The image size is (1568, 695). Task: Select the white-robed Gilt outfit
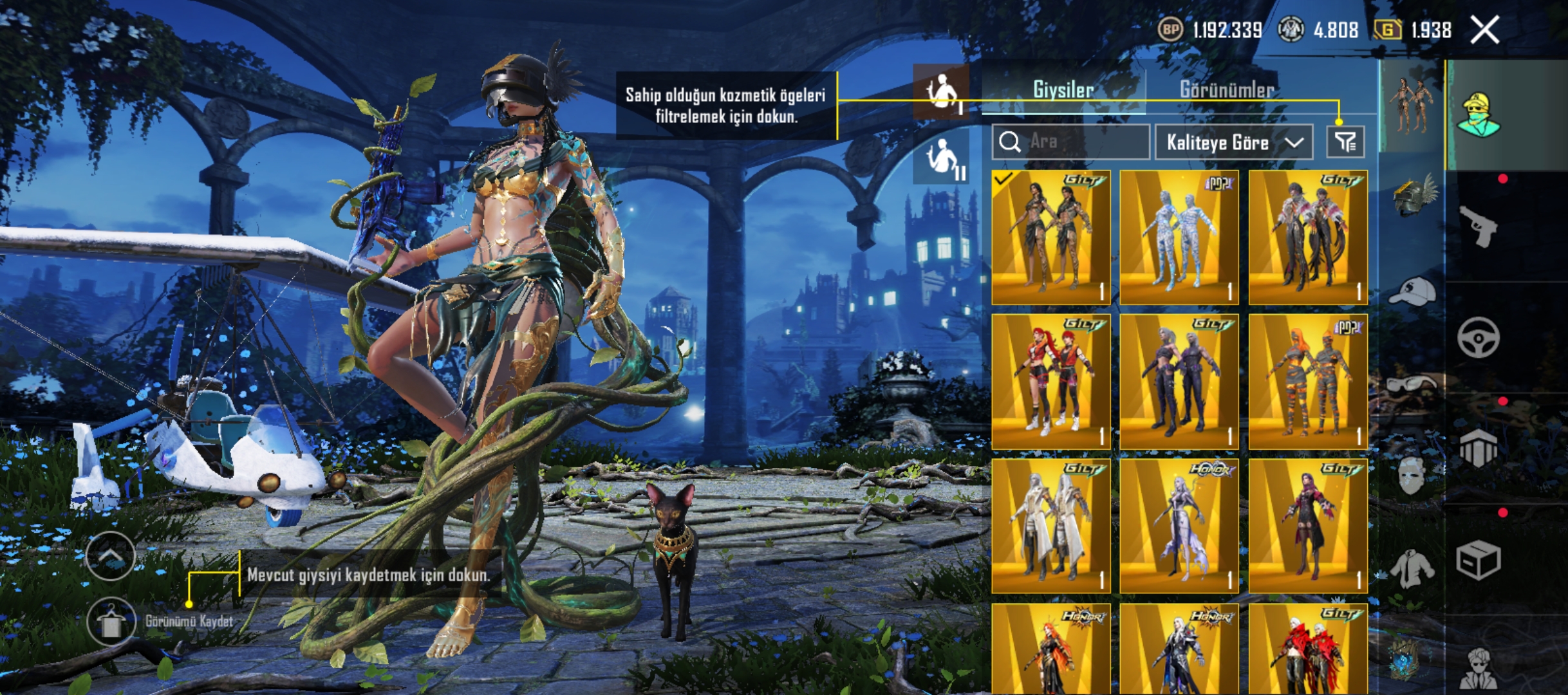(x=1051, y=526)
